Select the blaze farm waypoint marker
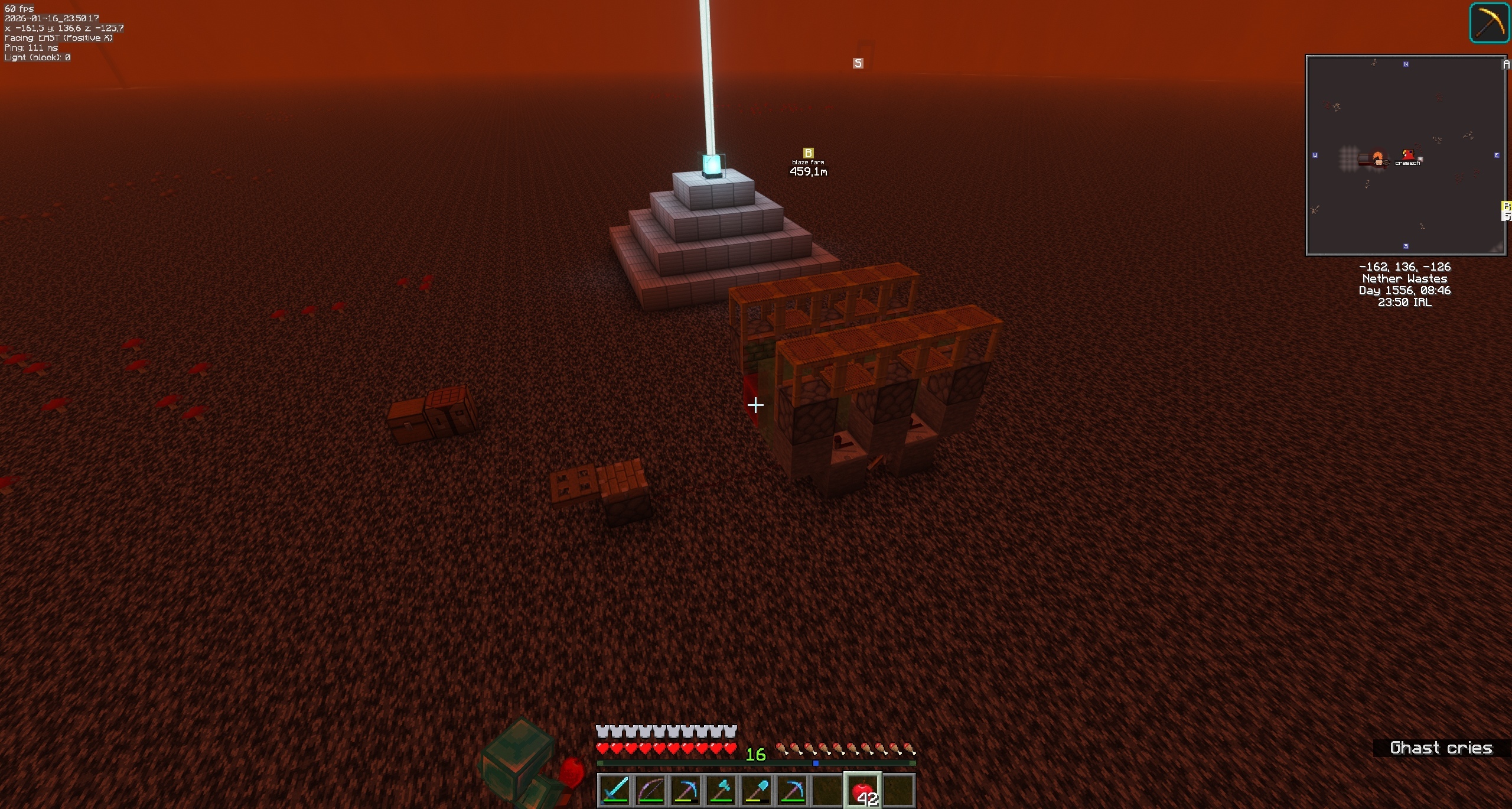1512x809 pixels. click(808, 153)
